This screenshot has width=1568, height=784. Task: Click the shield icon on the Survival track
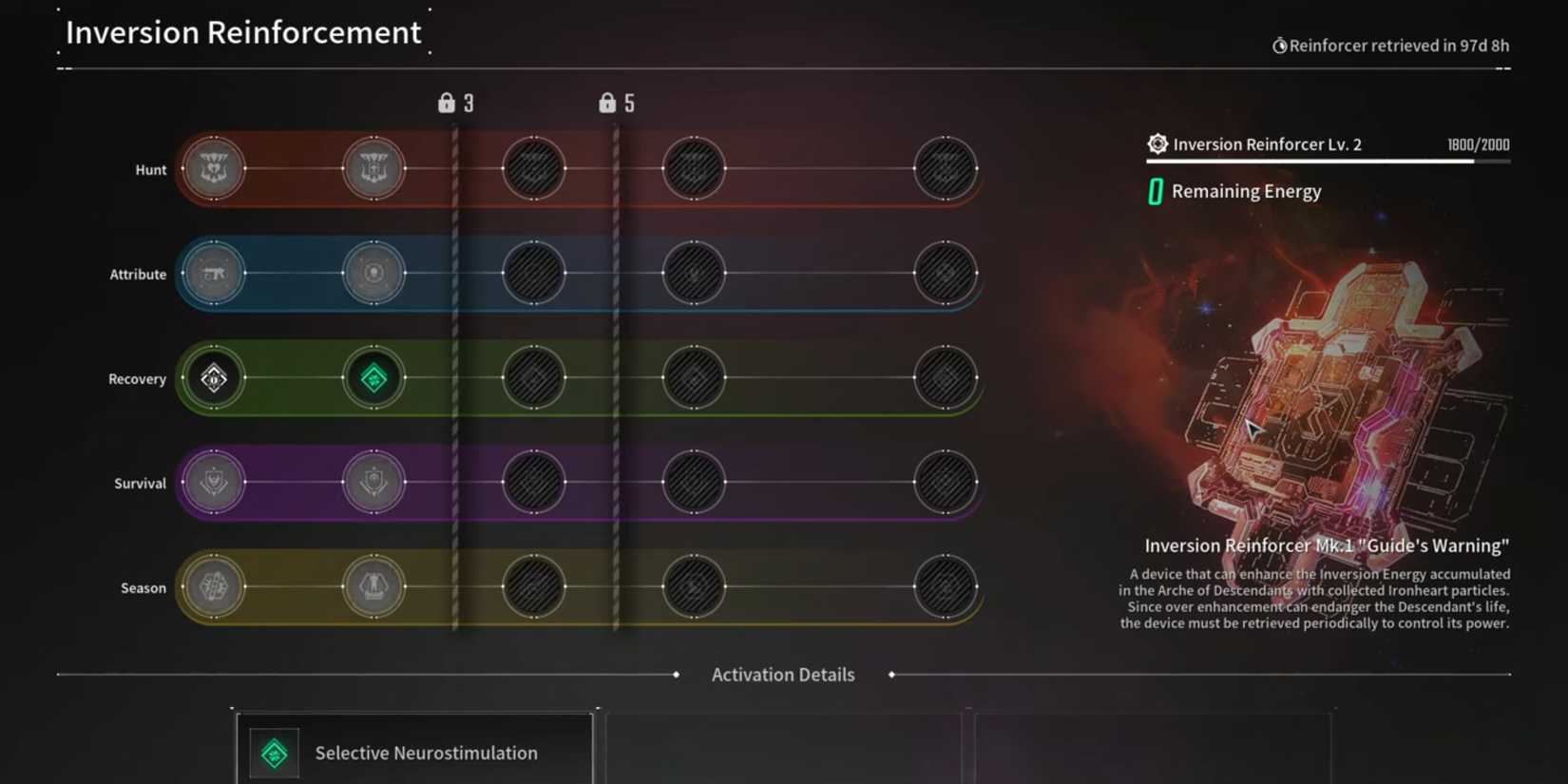coord(214,482)
